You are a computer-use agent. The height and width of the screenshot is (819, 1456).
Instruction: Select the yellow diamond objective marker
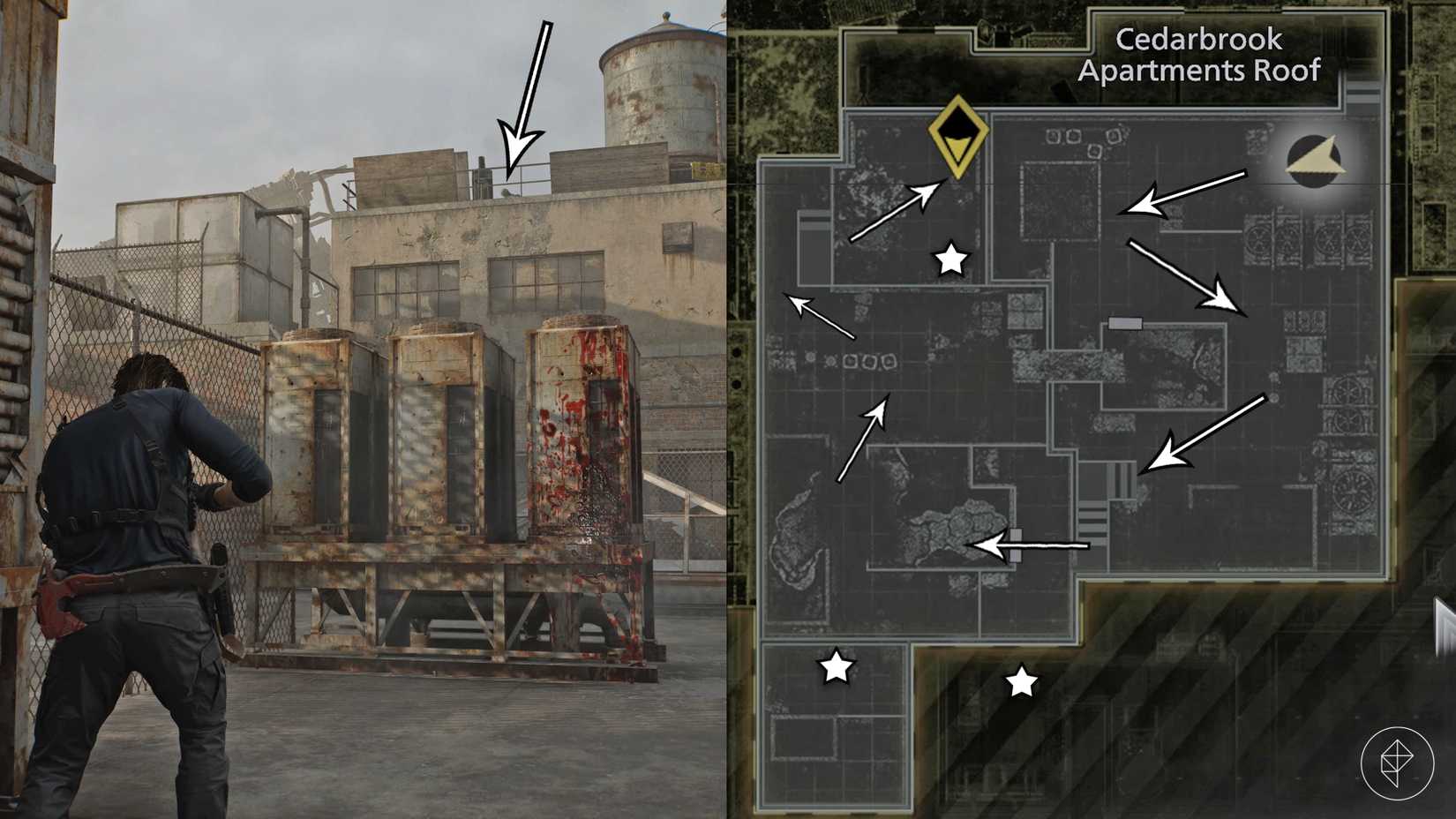coord(959,139)
